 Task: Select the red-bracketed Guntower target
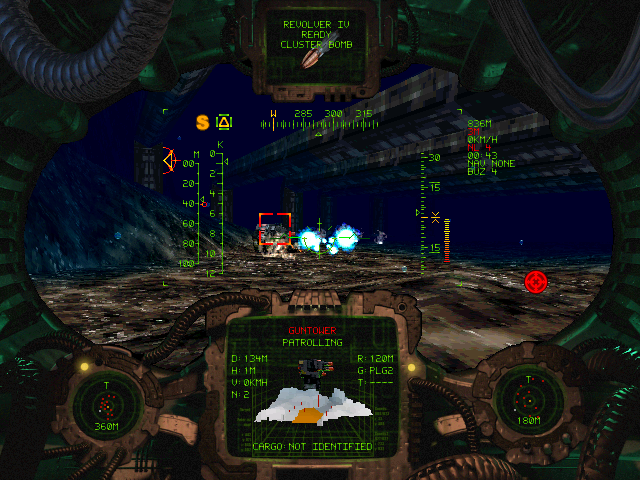tap(275, 229)
